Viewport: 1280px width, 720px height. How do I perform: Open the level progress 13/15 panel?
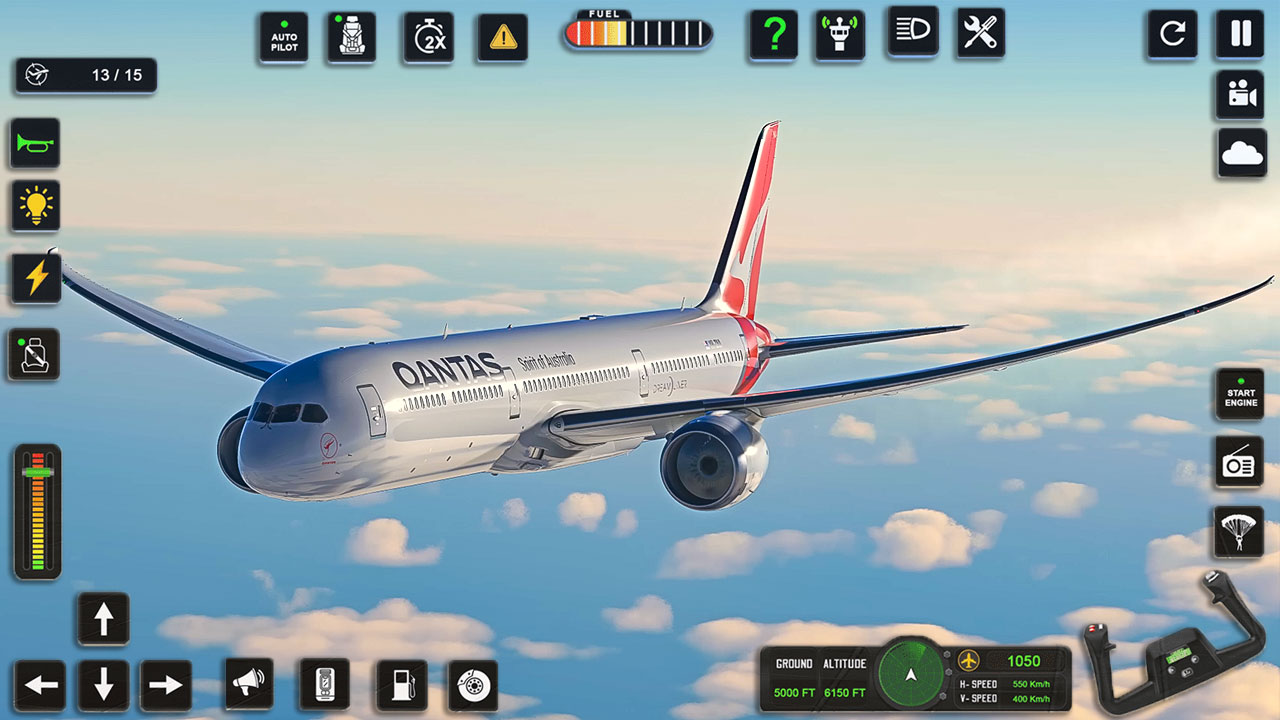(85, 75)
